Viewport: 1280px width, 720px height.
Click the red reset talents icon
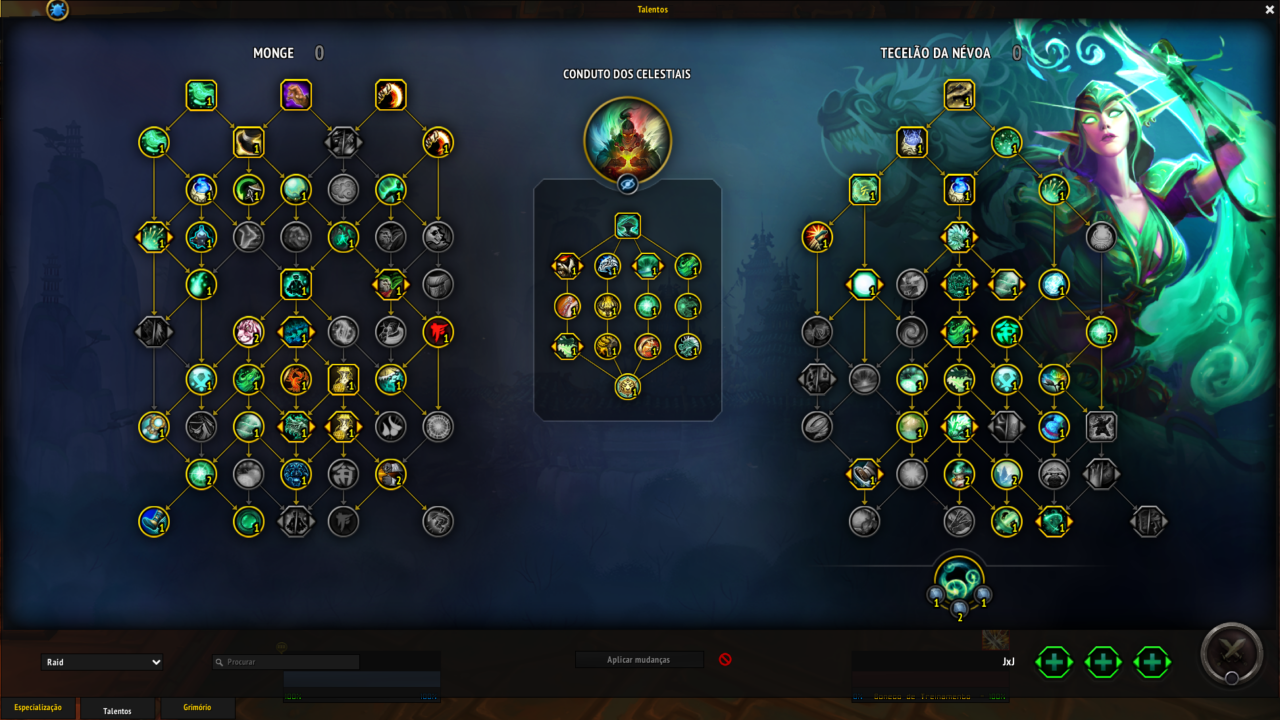725,660
